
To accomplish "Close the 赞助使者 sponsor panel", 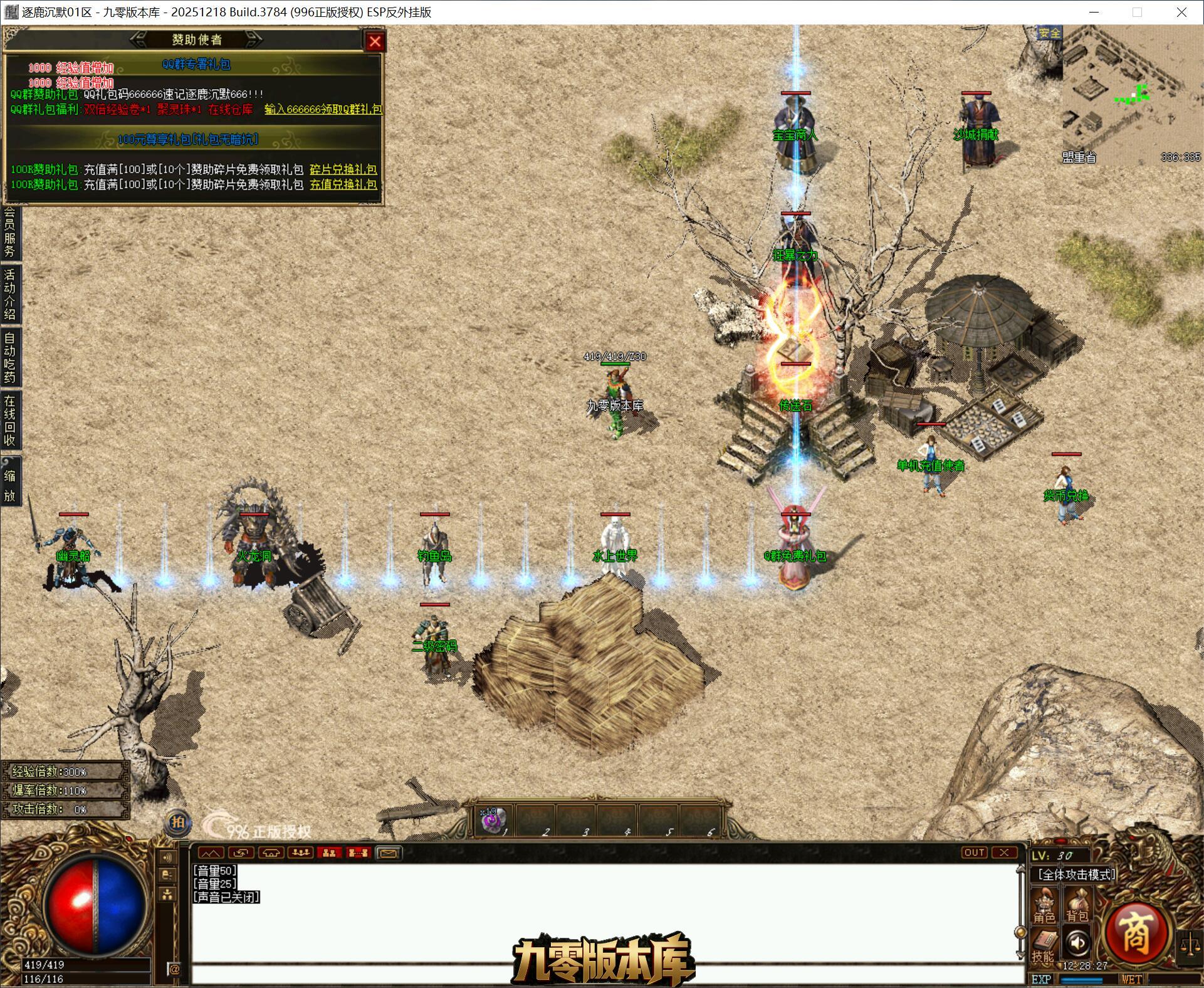I will (x=375, y=41).
